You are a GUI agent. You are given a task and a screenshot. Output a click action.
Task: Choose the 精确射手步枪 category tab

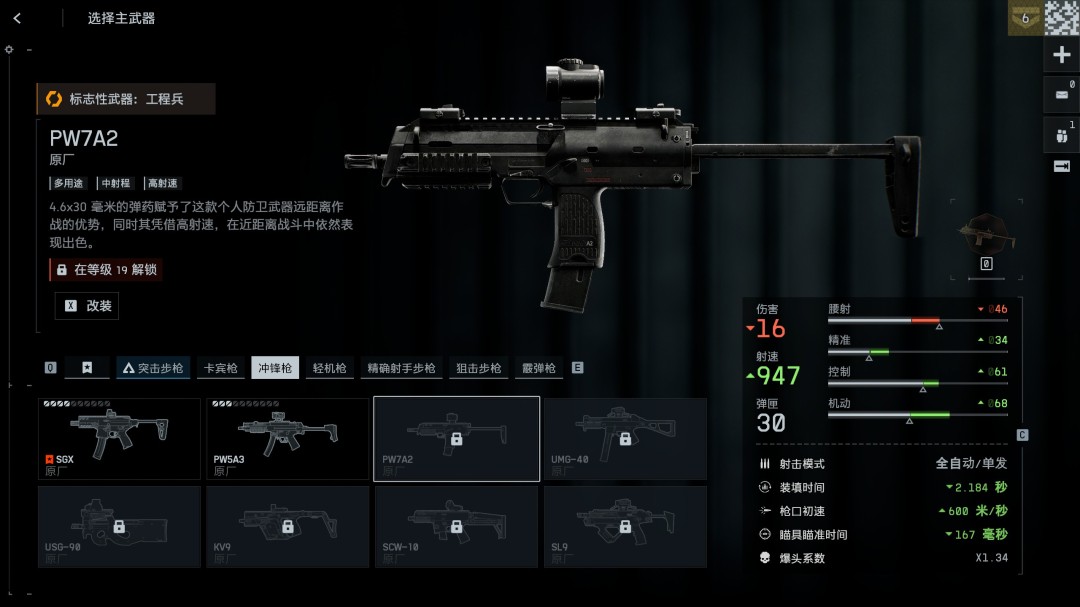point(401,368)
